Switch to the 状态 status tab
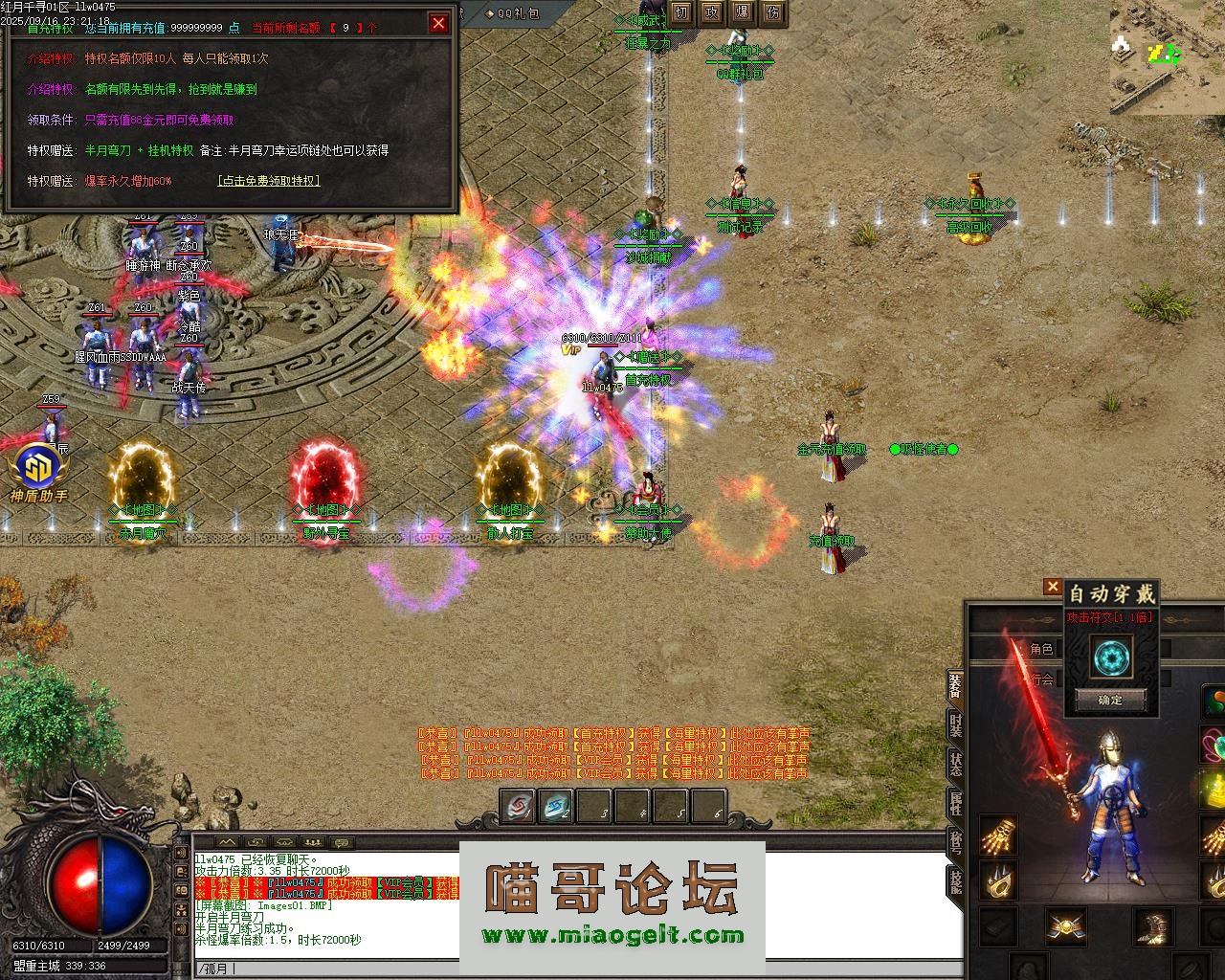Image resolution: width=1225 pixels, height=980 pixels. (x=955, y=764)
